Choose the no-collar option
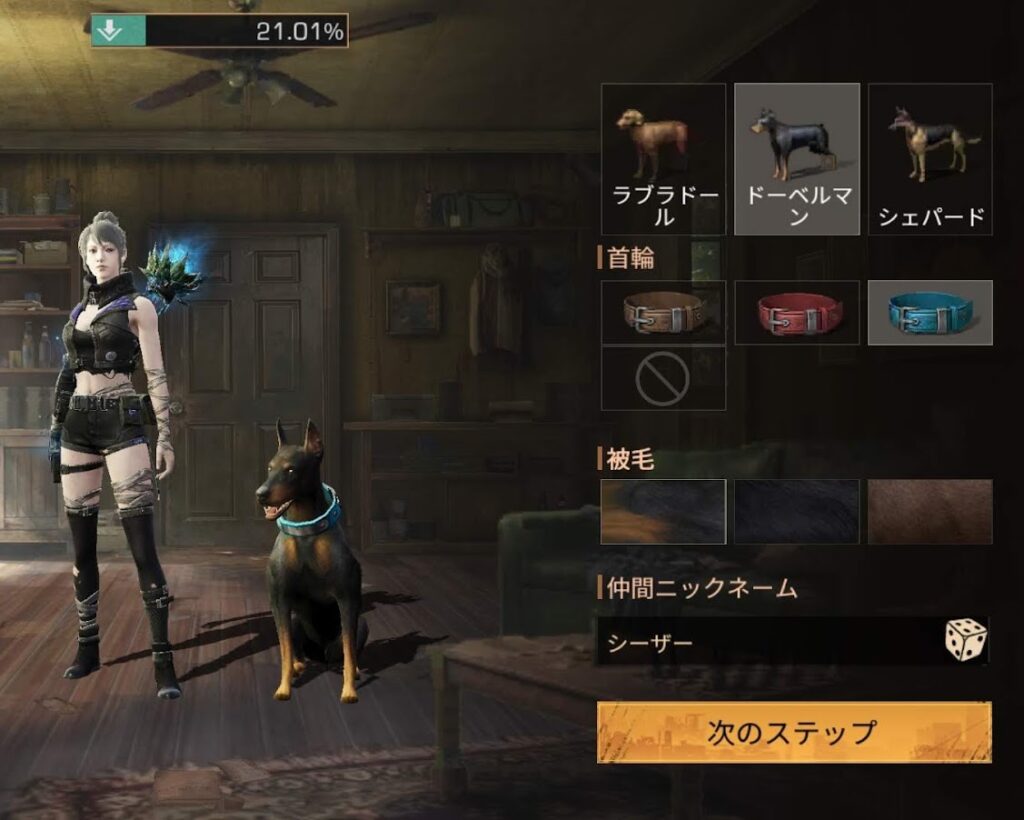Viewport: 1024px width, 820px height. [x=663, y=379]
